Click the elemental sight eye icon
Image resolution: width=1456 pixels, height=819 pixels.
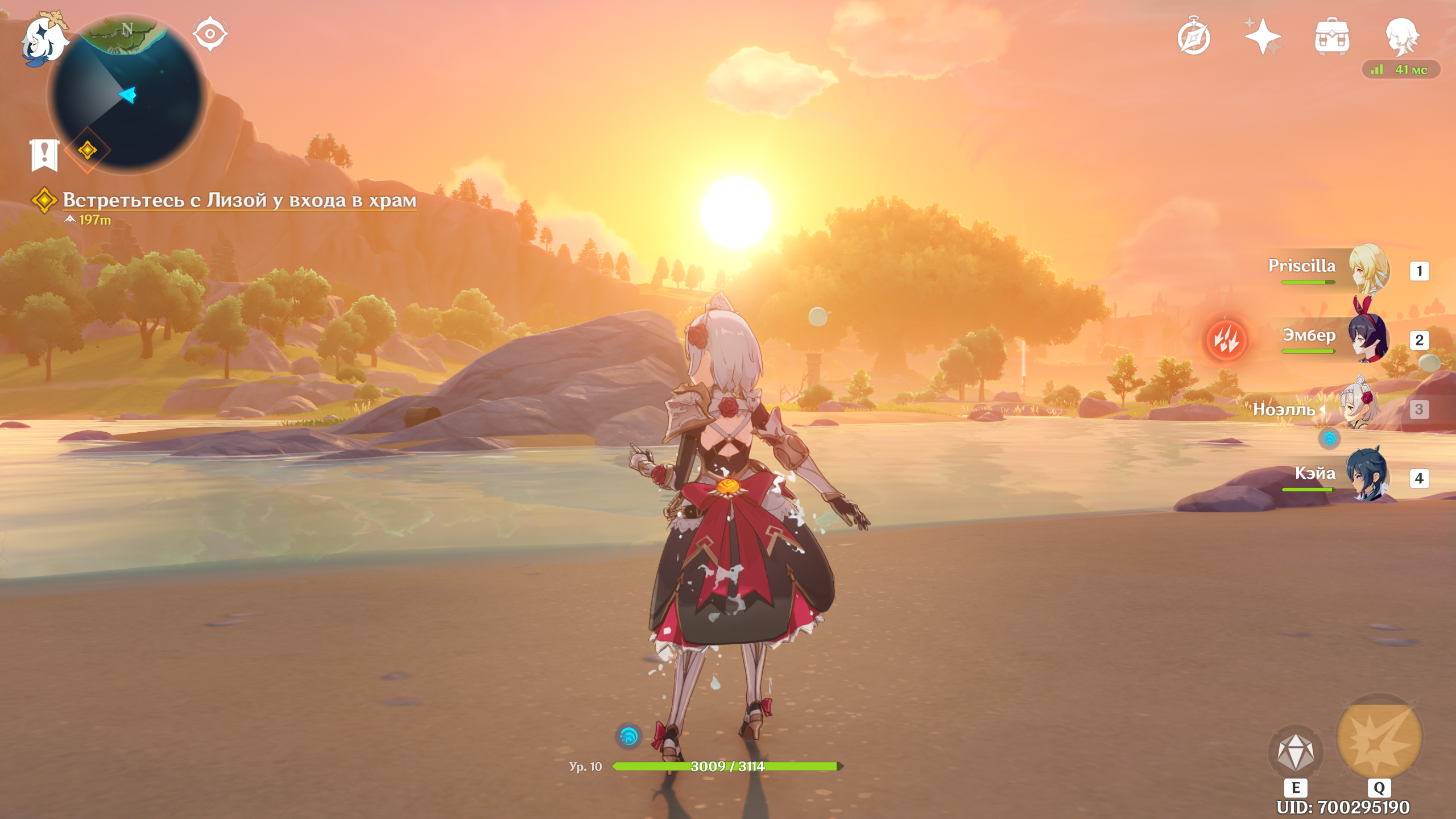210,34
